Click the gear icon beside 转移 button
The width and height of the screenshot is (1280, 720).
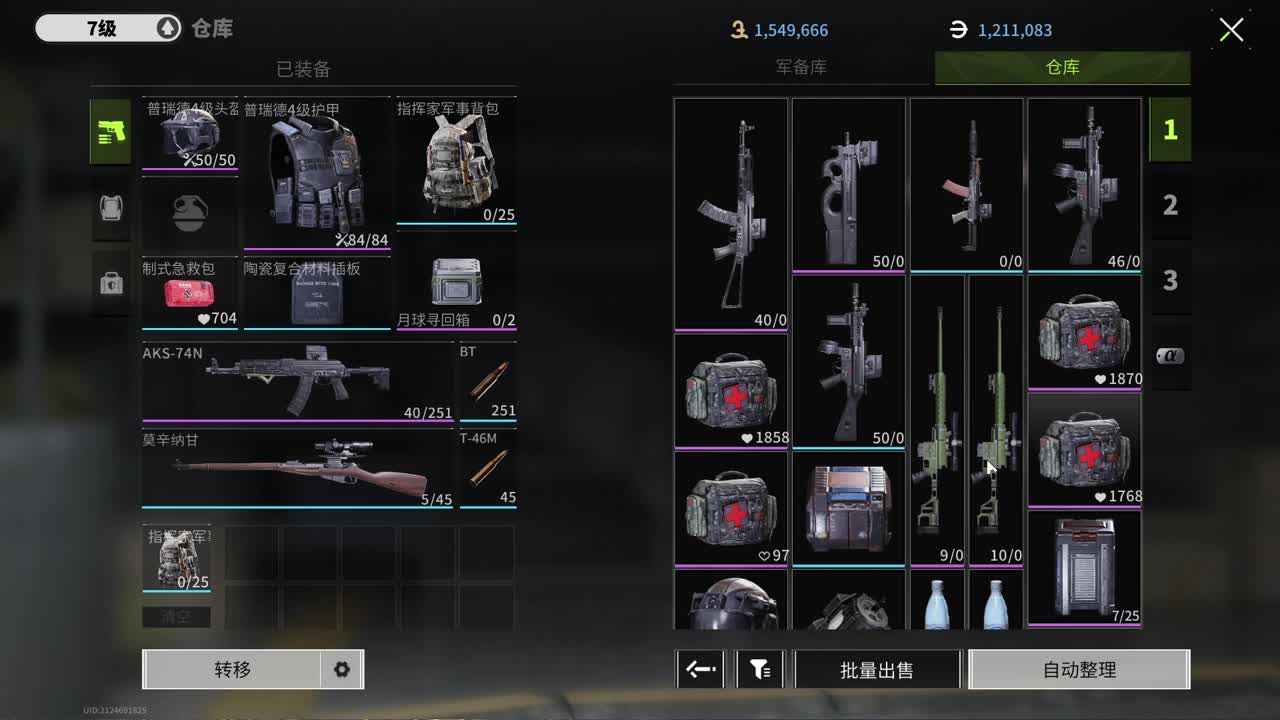click(340, 669)
